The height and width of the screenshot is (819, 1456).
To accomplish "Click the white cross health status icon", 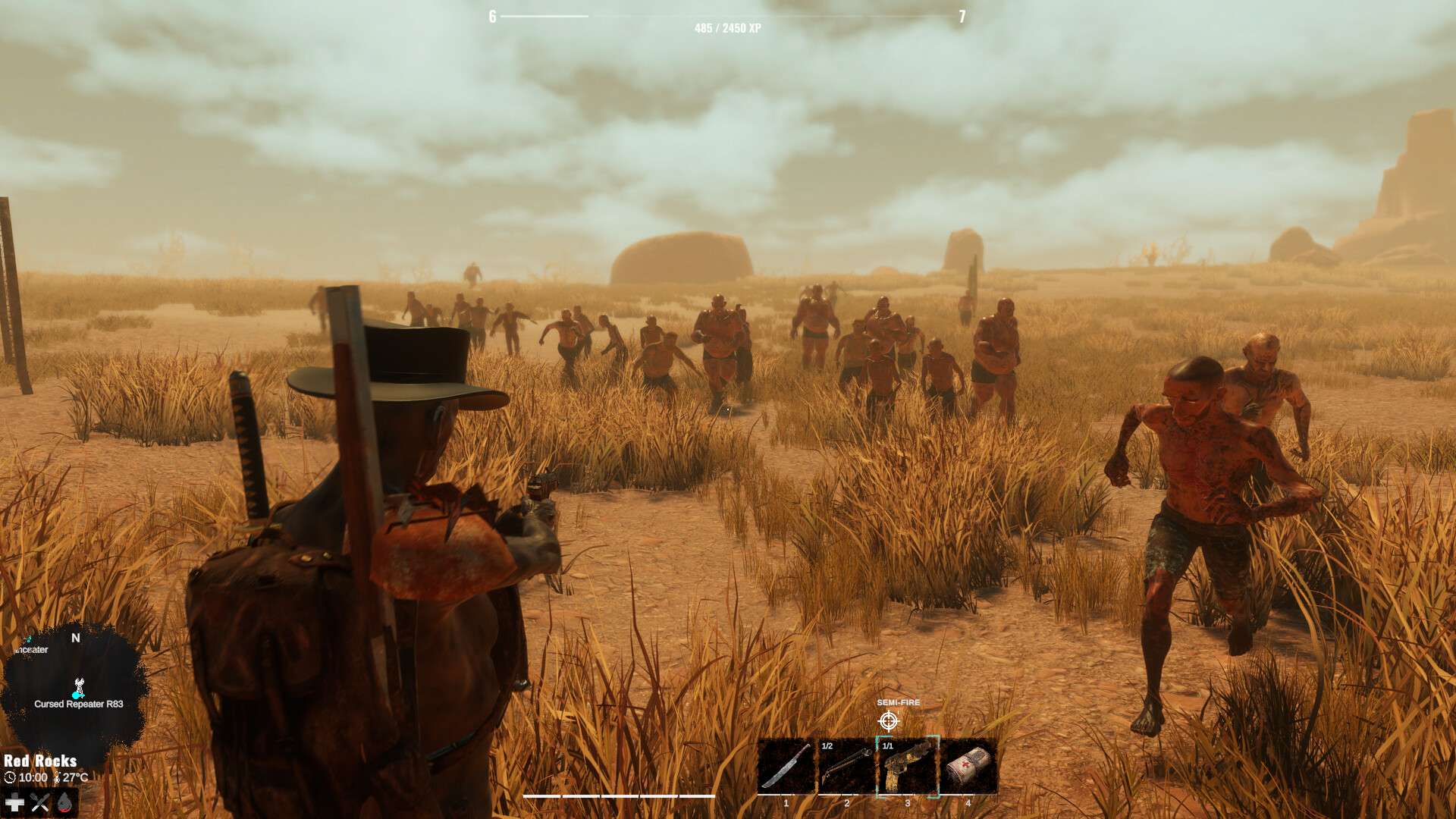I will coord(14,802).
